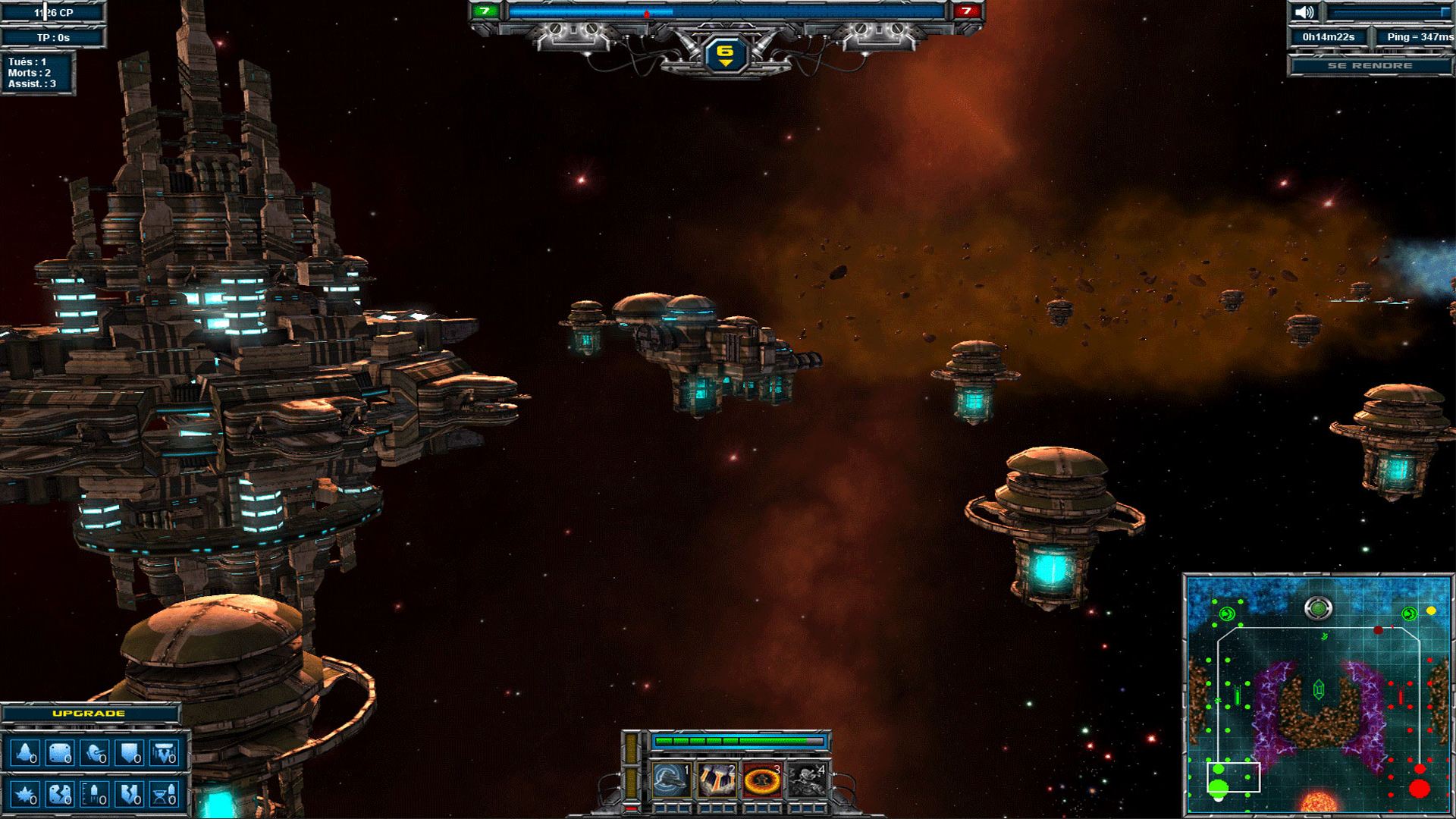
Task: Select the greyed-out ability 4 icon
Action: point(808,780)
